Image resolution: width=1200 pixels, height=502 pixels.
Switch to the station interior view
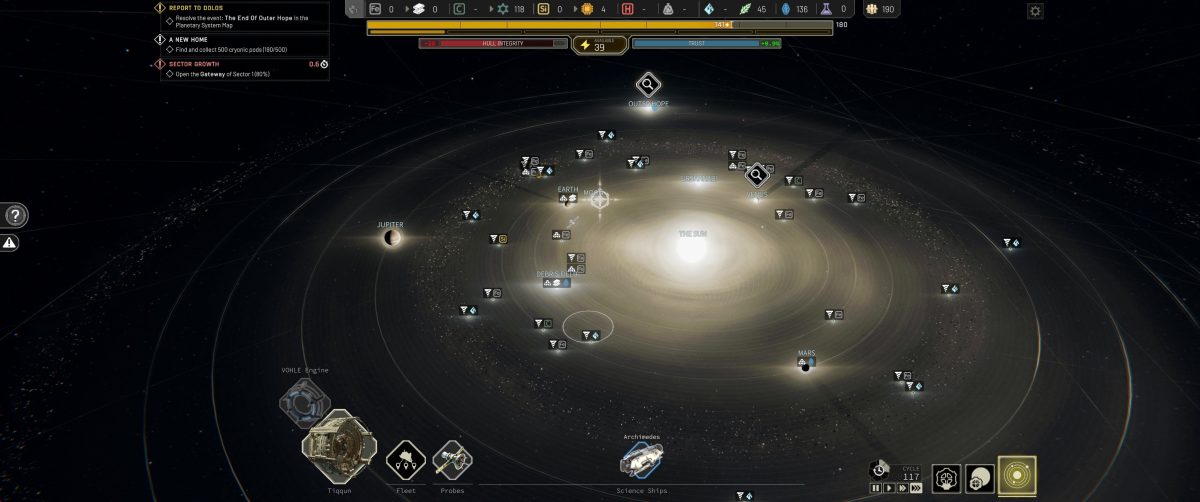946,478
